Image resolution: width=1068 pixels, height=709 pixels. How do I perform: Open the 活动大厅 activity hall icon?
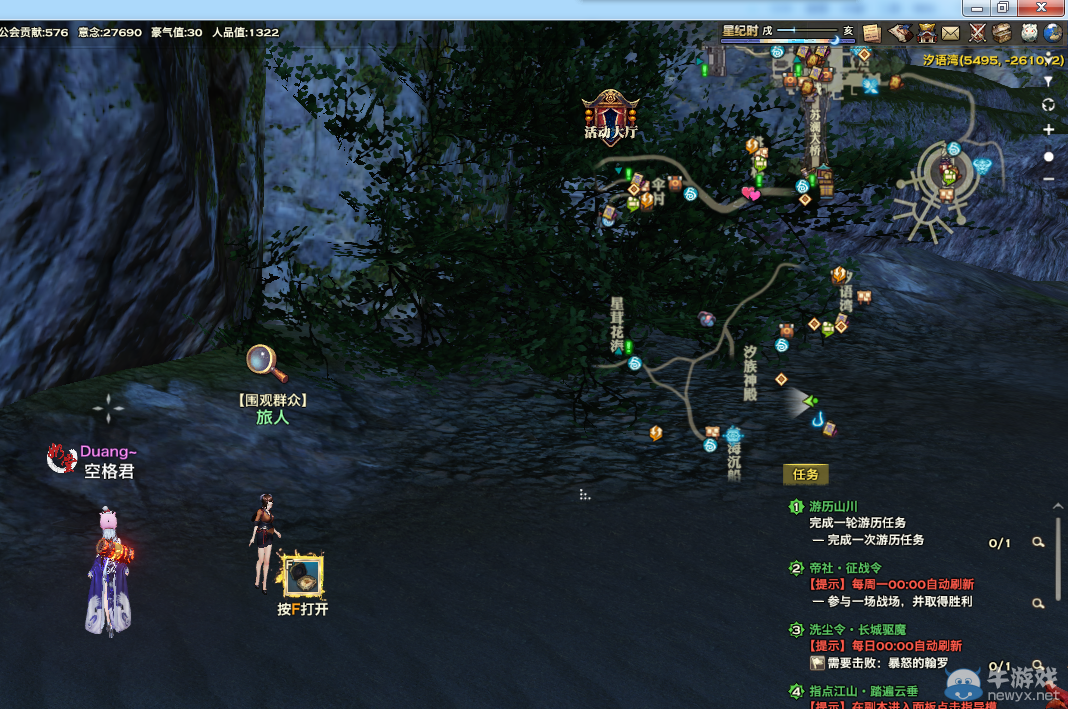click(611, 114)
